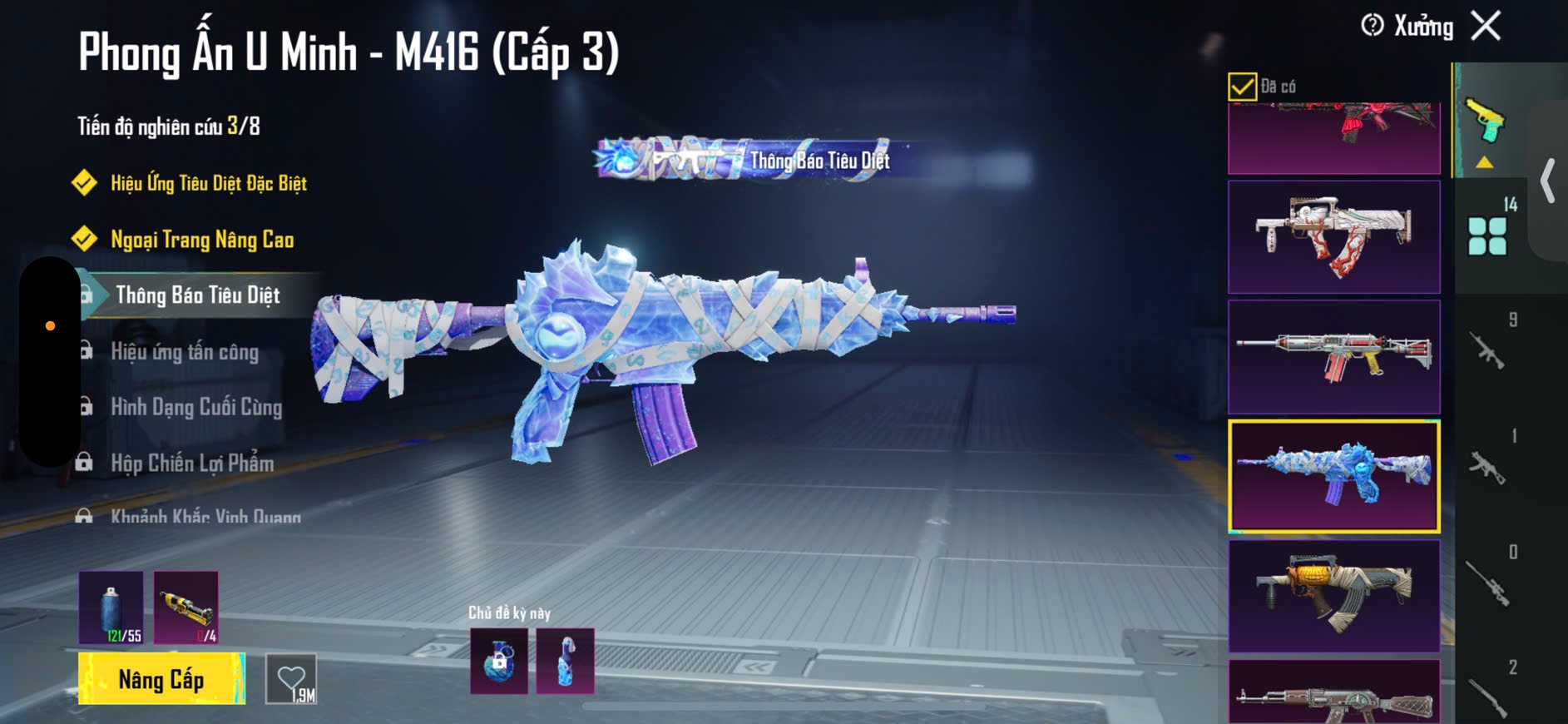1568x724 pixels.
Task: Expand the side panel arrow handle
Action: tap(1548, 181)
